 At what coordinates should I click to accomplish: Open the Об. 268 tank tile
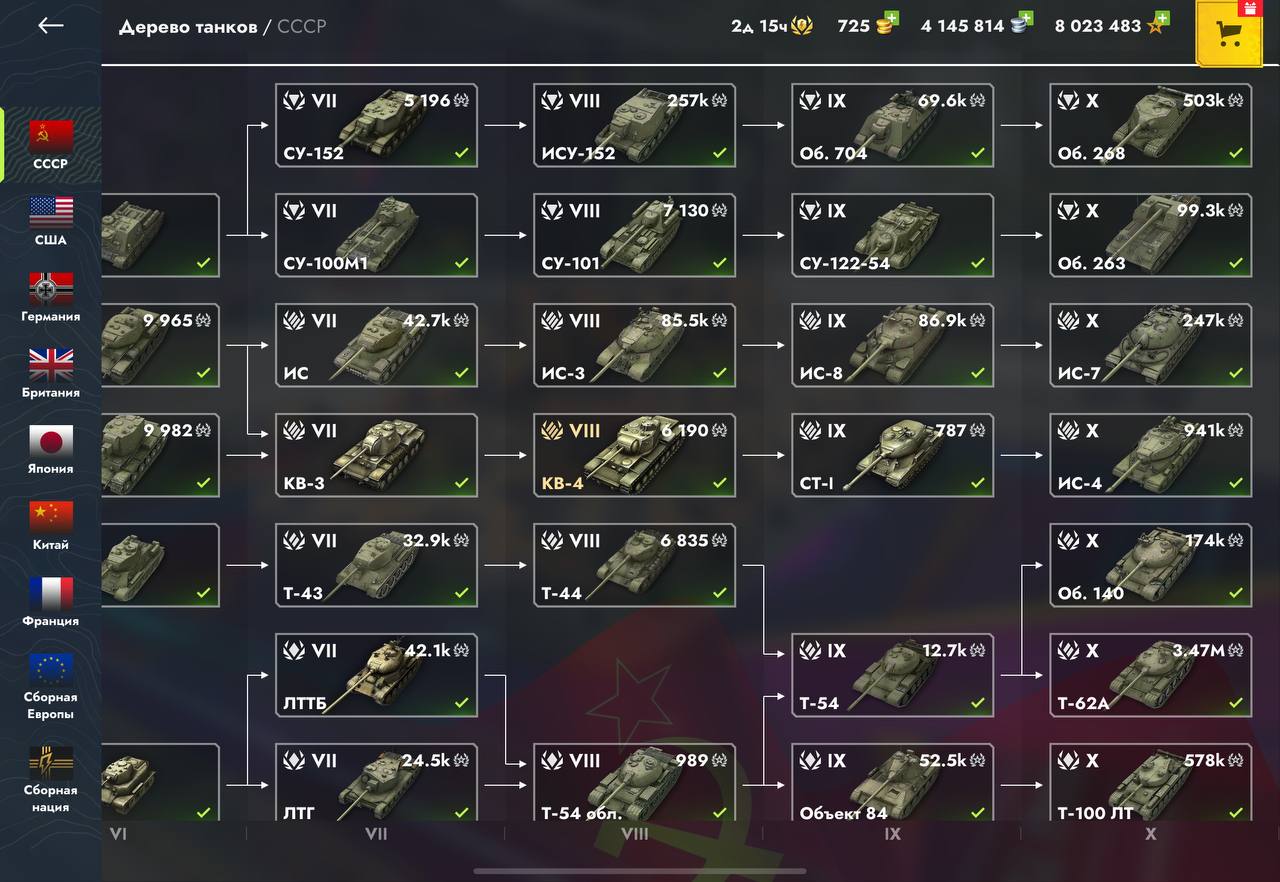pos(1150,125)
